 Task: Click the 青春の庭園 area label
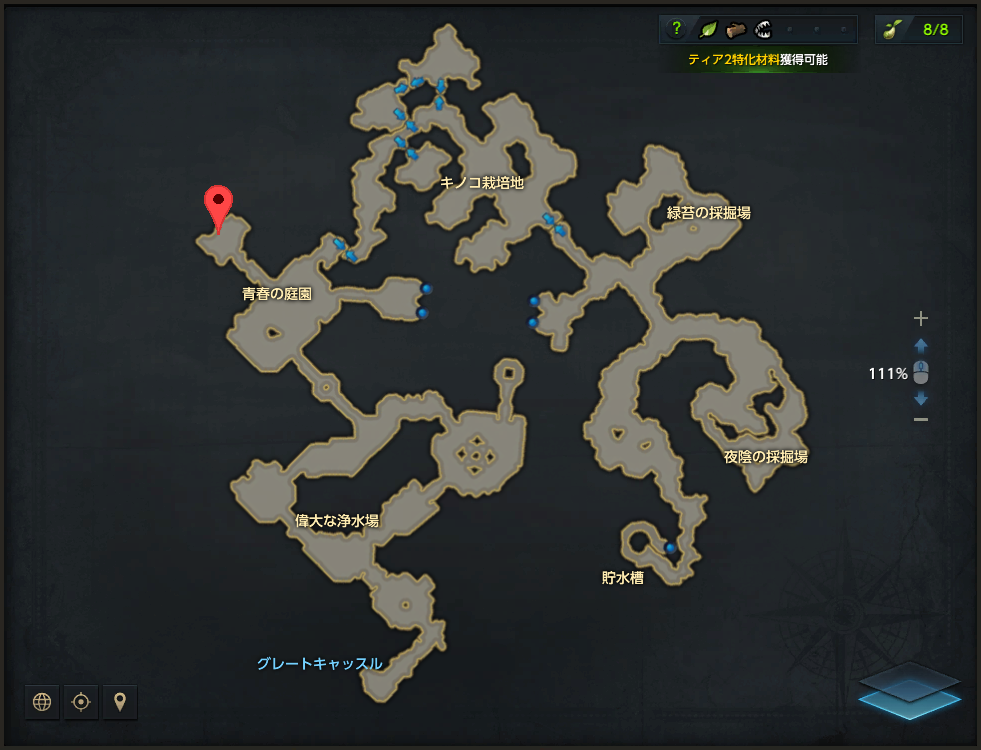(277, 294)
